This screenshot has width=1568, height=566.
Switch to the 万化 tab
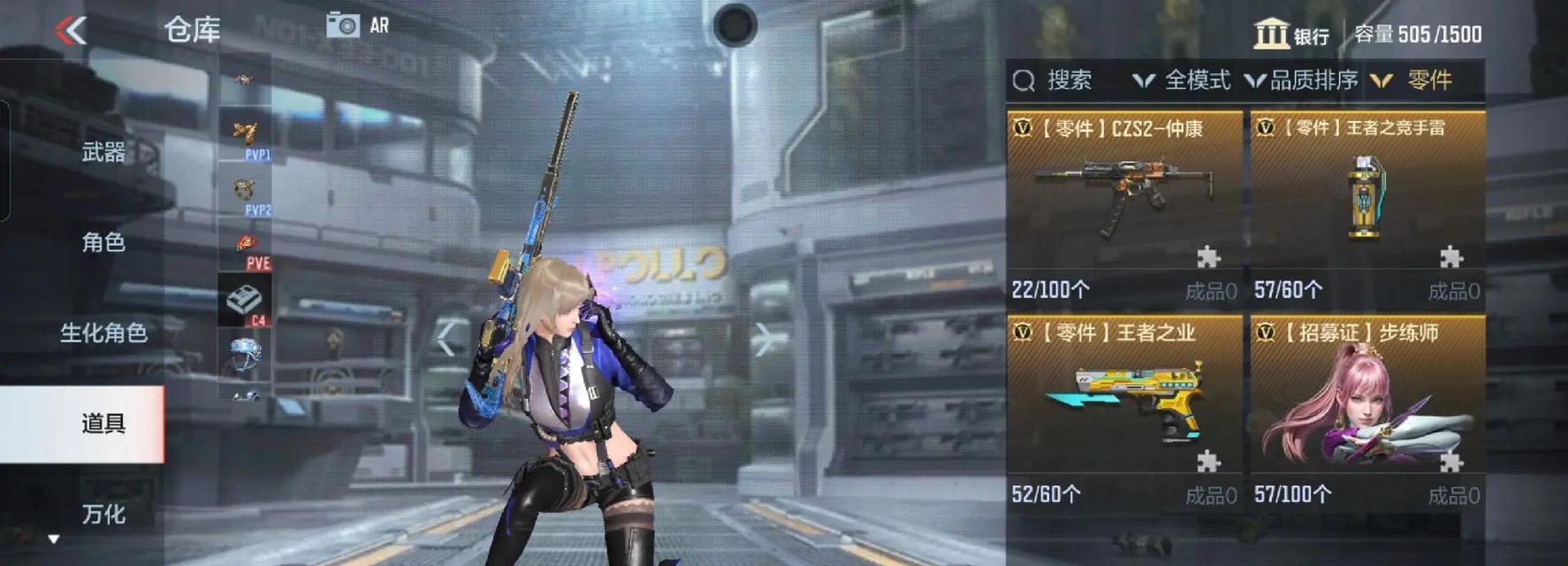(103, 514)
